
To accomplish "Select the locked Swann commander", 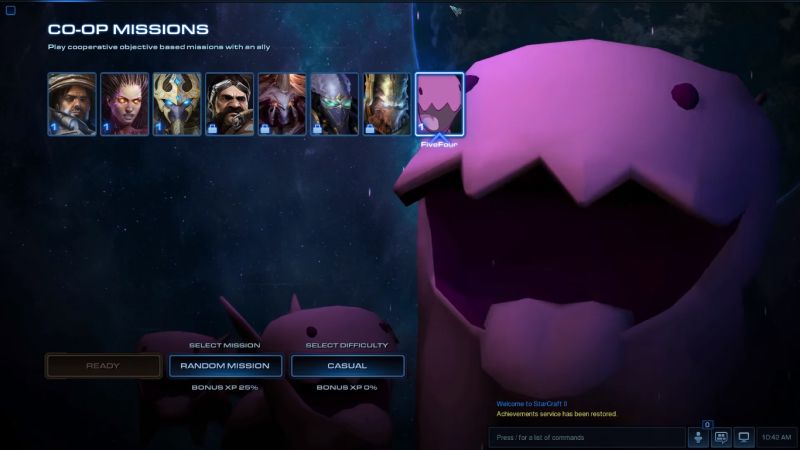I will point(229,103).
